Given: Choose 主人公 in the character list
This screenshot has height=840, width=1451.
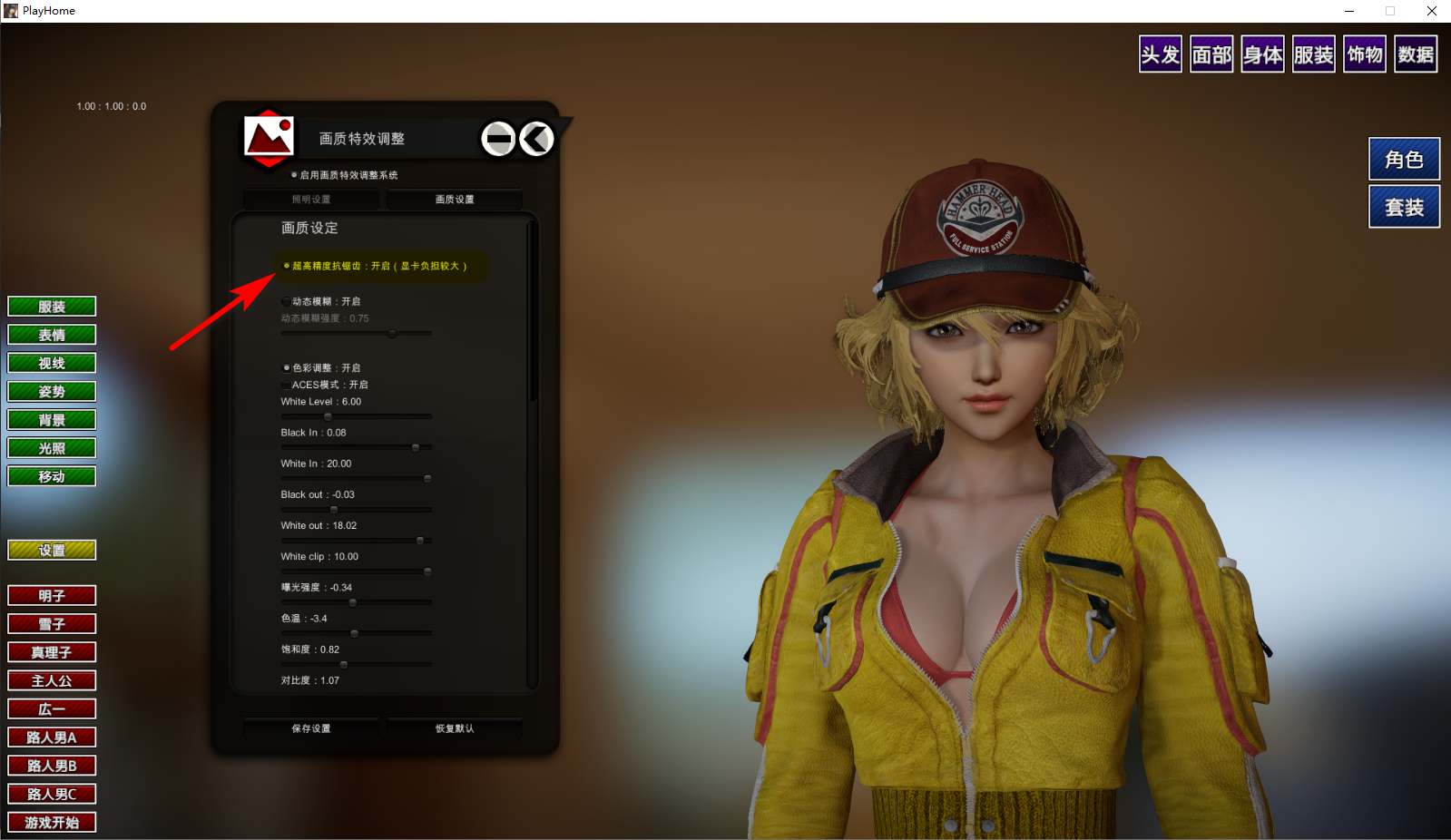Looking at the screenshot, I should pyautogui.click(x=52, y=681).
